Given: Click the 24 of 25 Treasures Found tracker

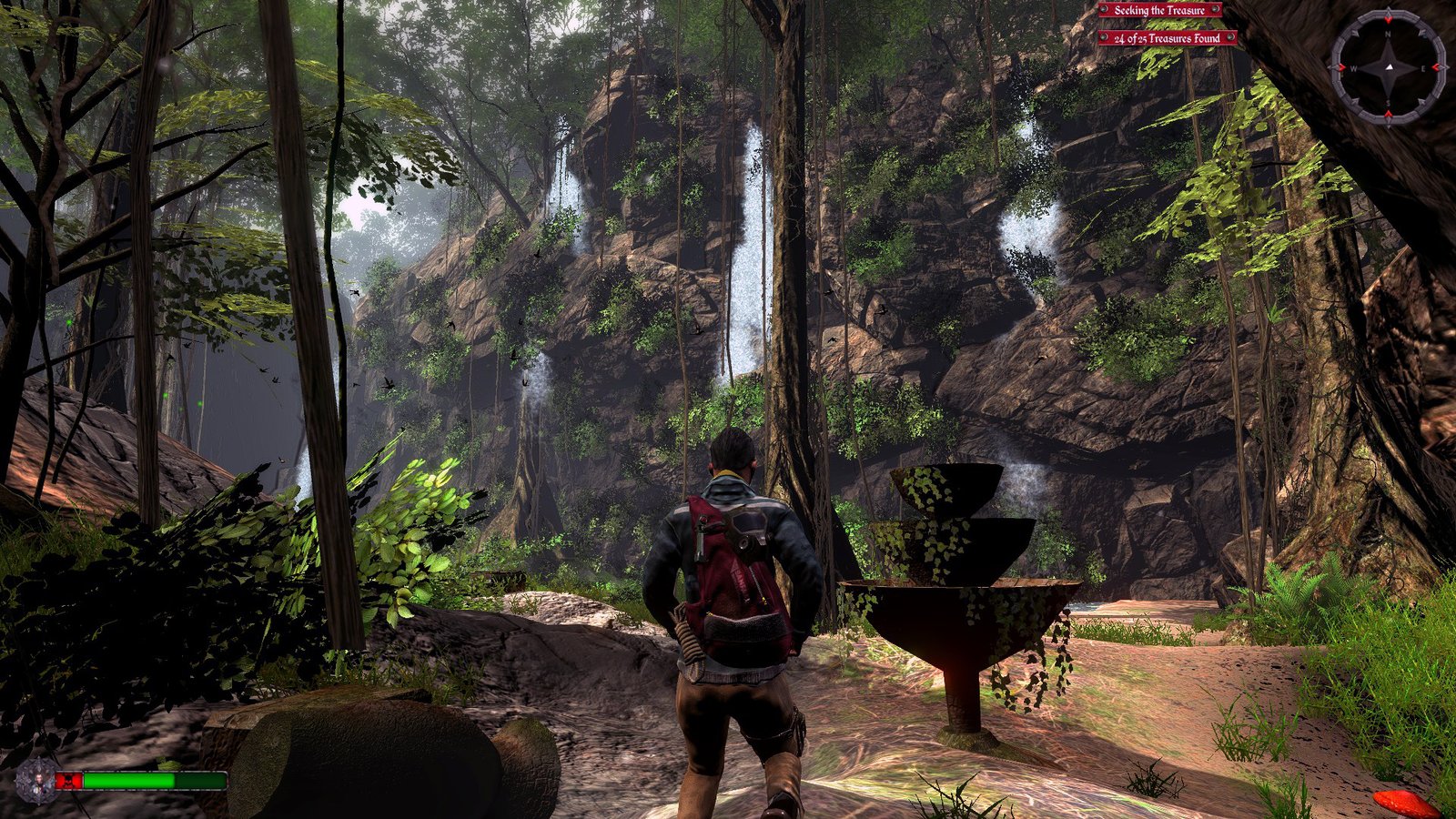Looking at the screenshot, I should (1167, 38).
